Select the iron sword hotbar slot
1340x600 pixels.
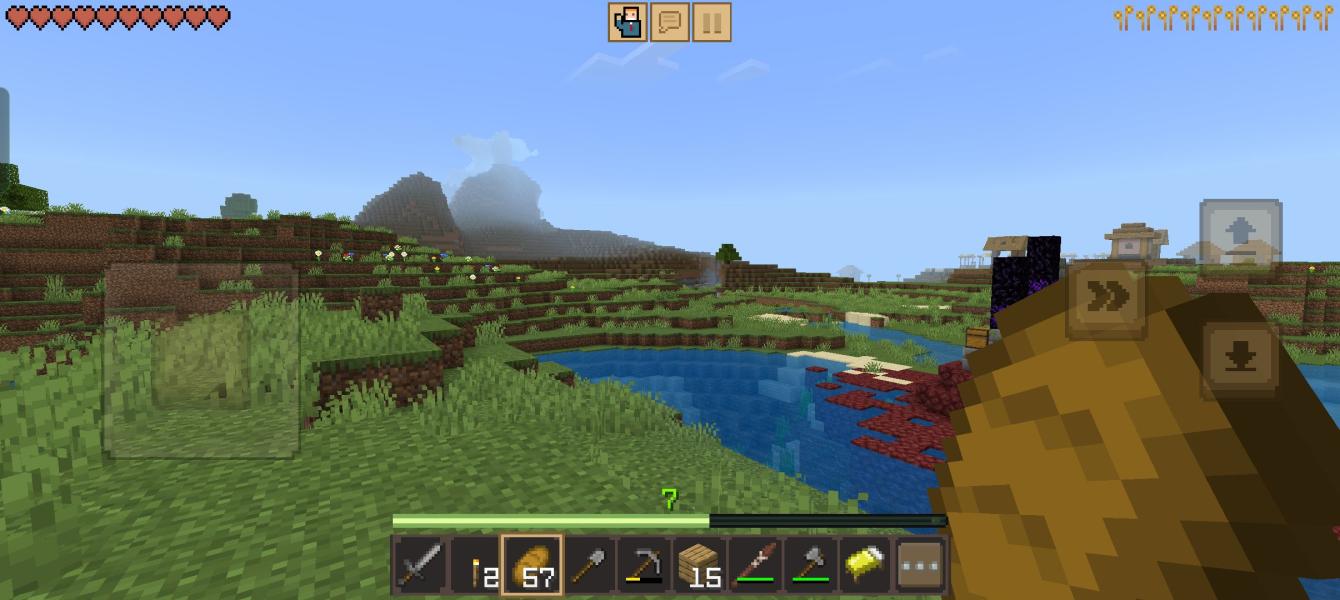point(420,566)
